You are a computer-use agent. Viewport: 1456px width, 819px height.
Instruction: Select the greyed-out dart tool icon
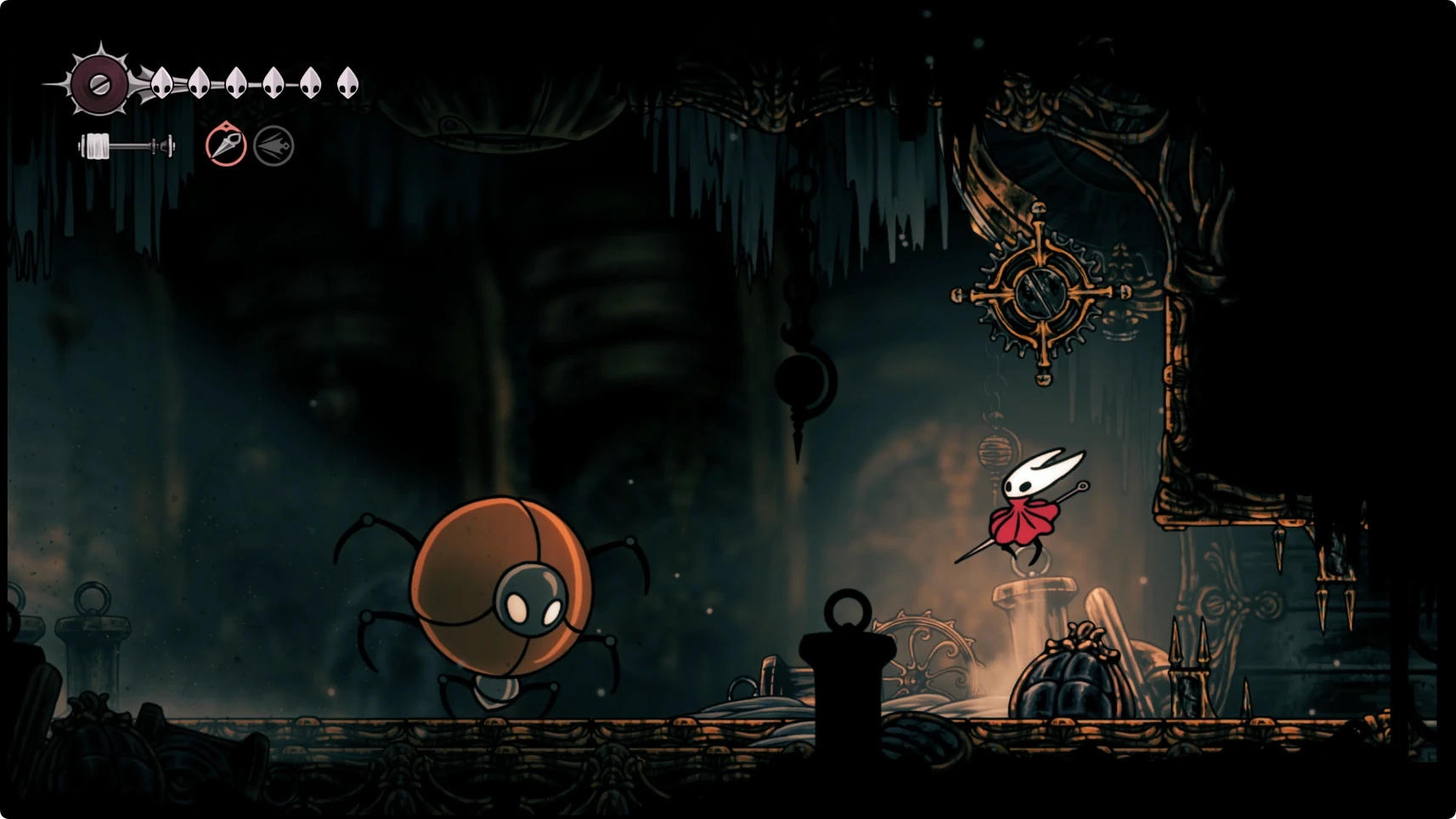tap(274, 146)
